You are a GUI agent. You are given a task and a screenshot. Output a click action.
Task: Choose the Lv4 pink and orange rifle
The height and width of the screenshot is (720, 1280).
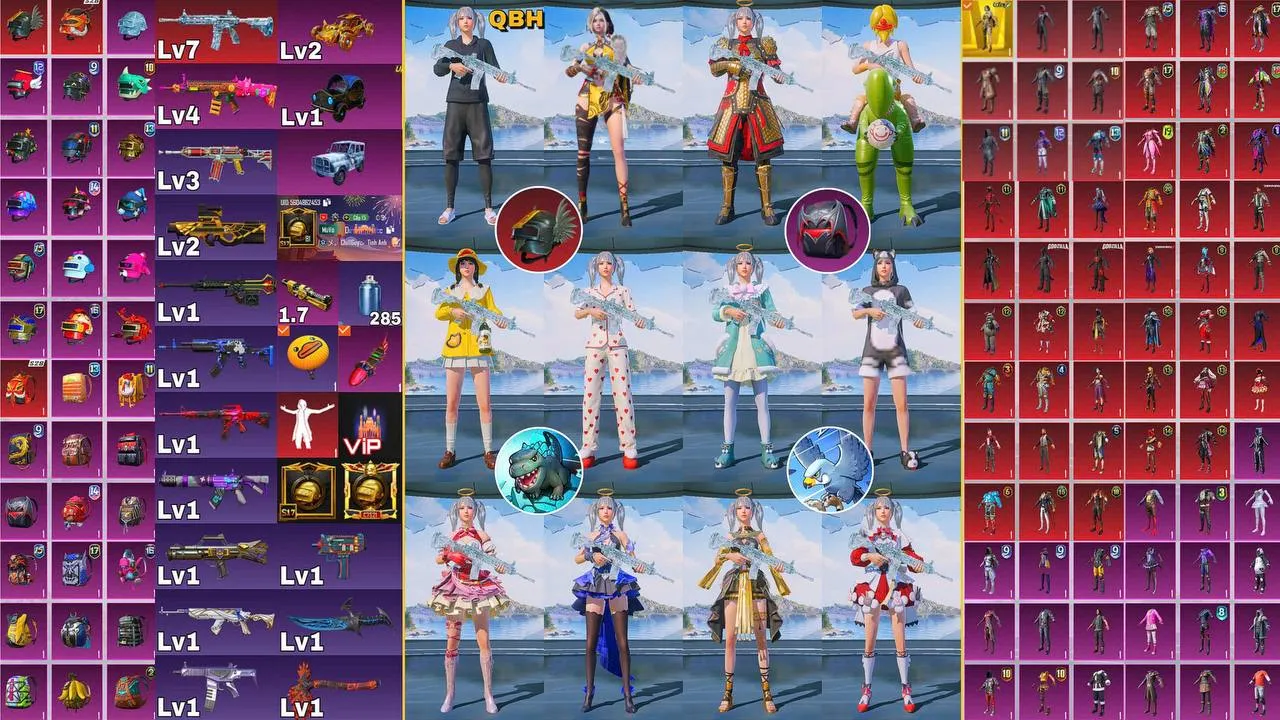pos(214,94)
